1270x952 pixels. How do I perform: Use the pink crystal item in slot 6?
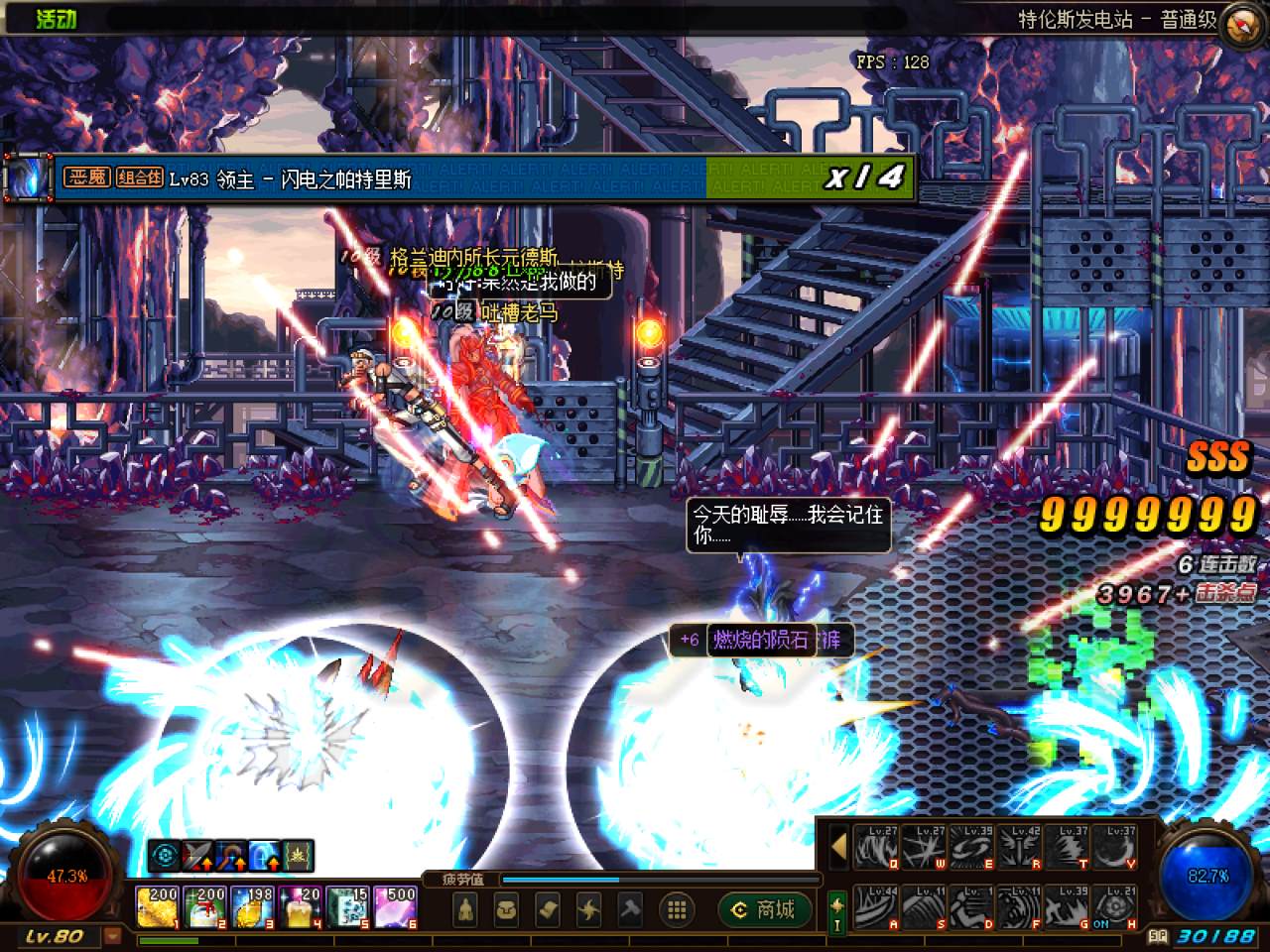point(396,907)
